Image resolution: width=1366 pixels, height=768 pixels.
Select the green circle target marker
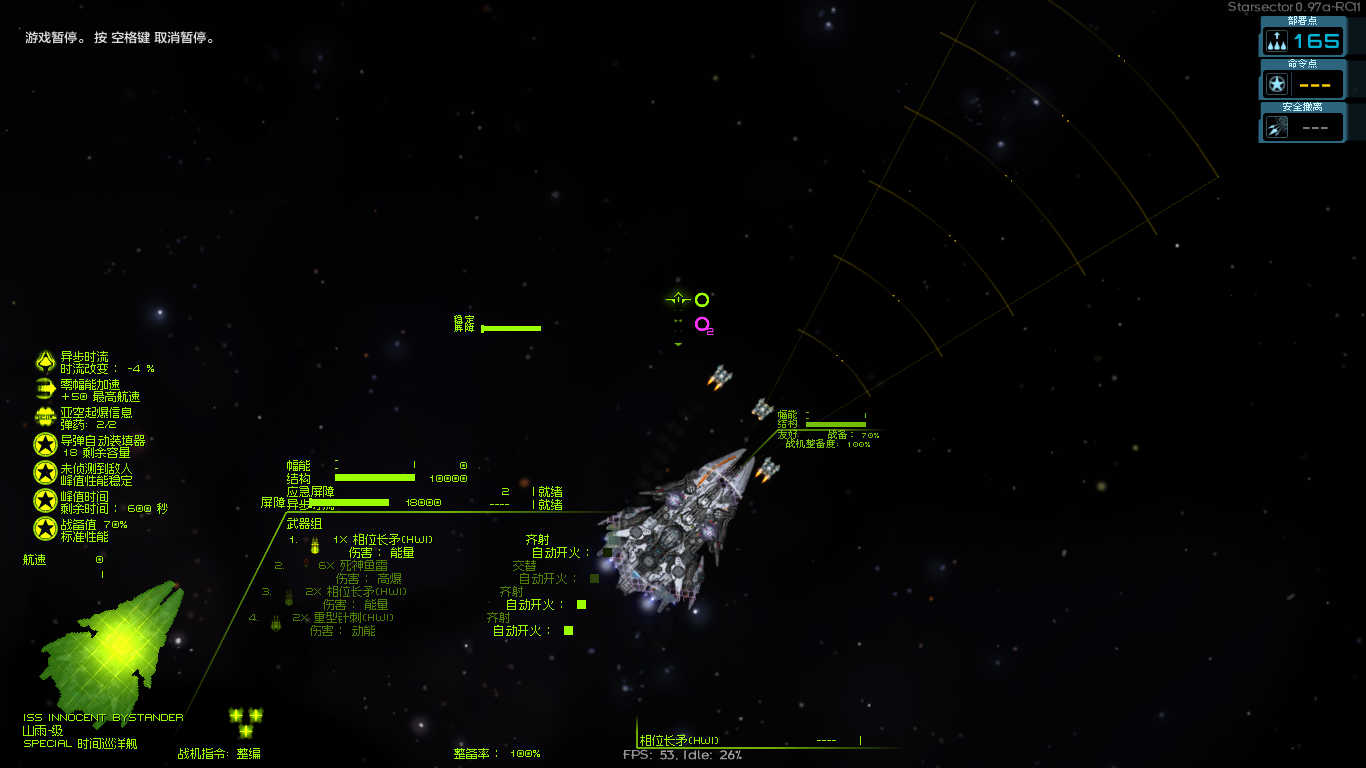[x=702, y=300]
